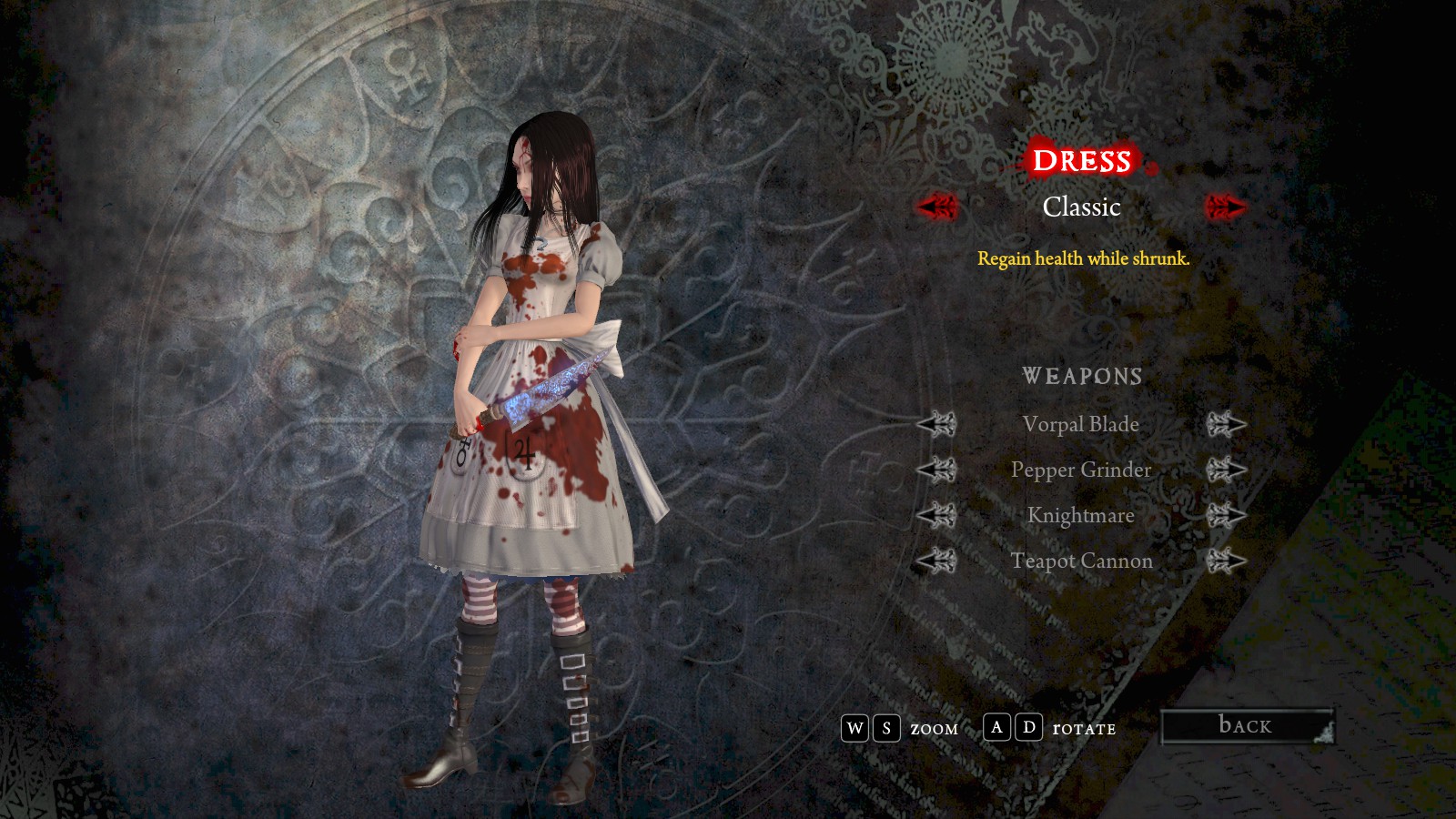Image resolution: width=1456 pixels, height=819 pixels.
Task: Click the left arrow beside Pepper Grinder
Action: pos(936,470)
